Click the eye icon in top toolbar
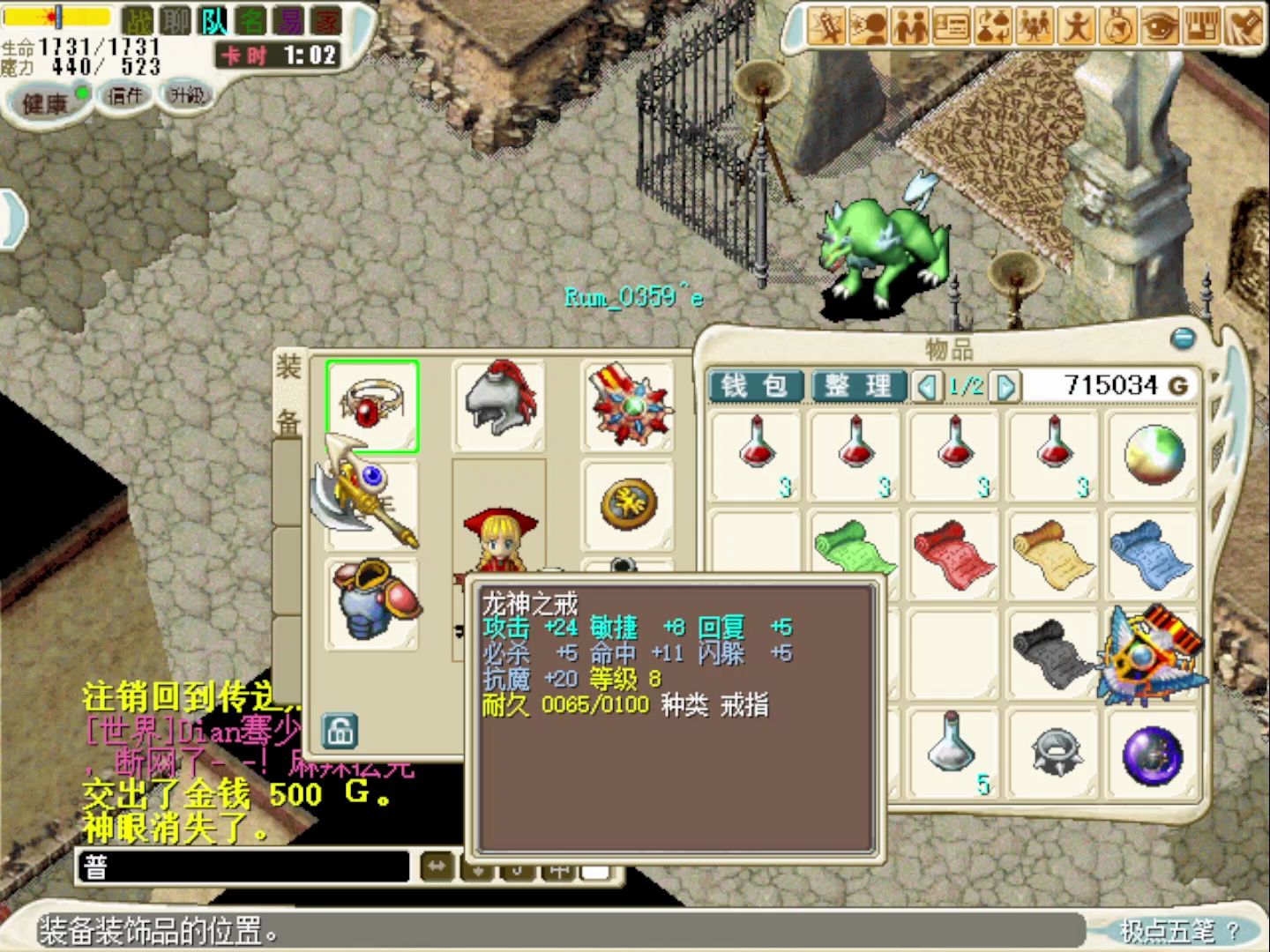 click(x=1159, y=26)
